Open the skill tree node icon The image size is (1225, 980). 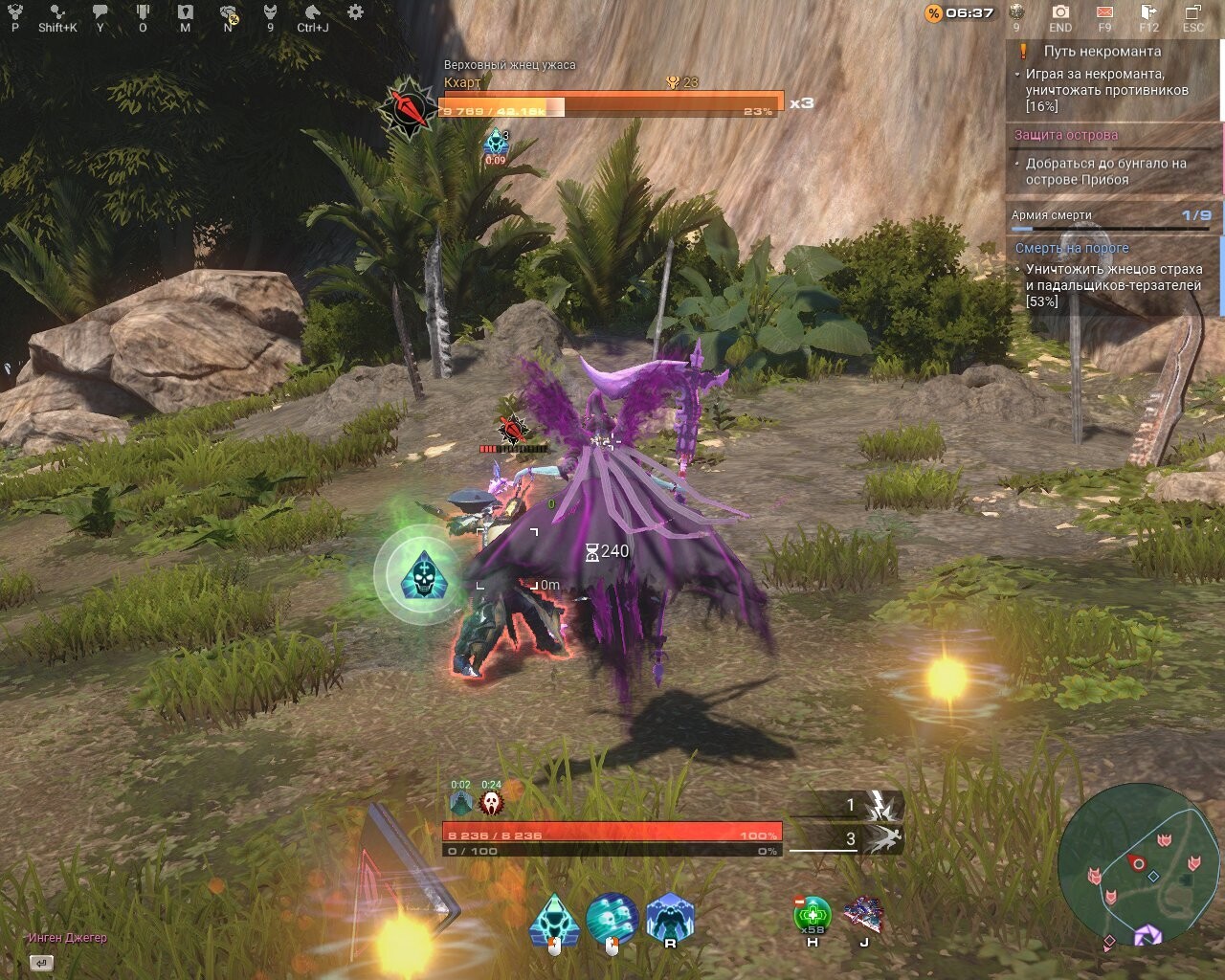pyautogui.click(x=58, y=12)
